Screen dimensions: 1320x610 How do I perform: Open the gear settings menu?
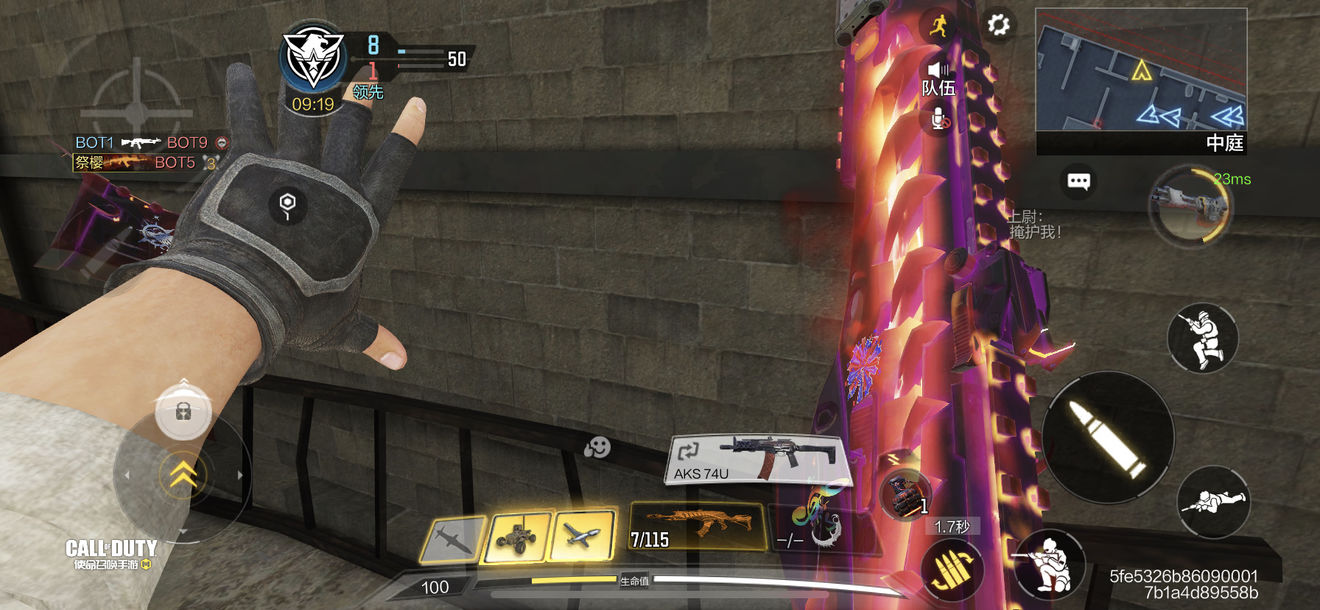pos(997,25)
